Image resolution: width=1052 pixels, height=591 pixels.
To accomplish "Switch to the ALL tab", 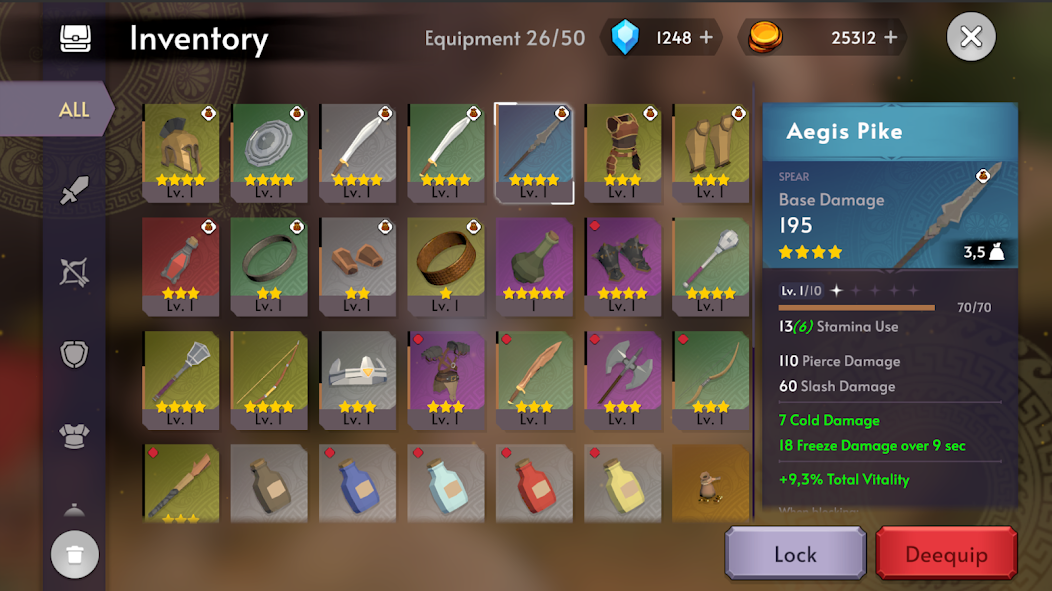I will pos(72,110).
